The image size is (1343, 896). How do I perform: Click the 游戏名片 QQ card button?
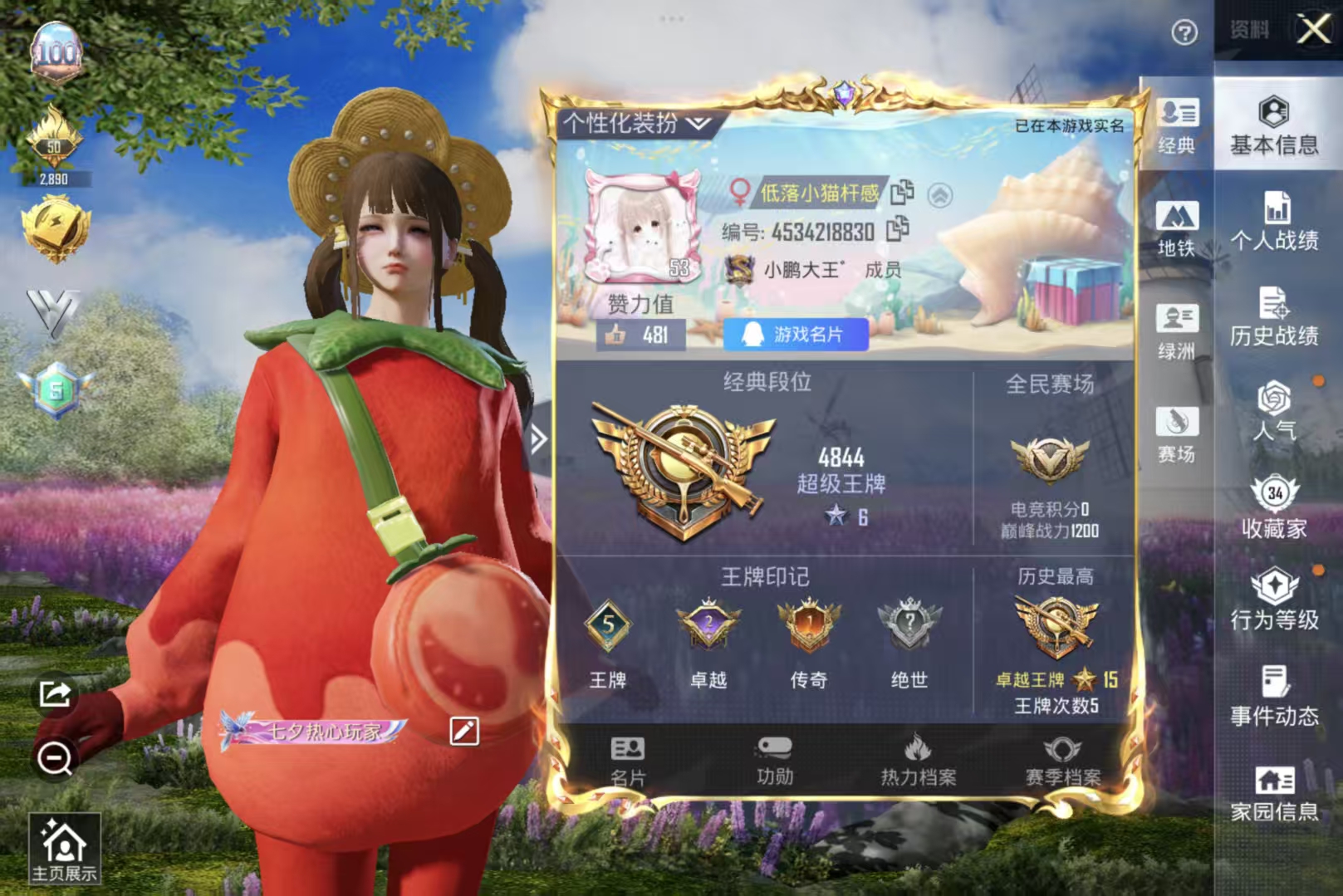[x=796, y=333]
